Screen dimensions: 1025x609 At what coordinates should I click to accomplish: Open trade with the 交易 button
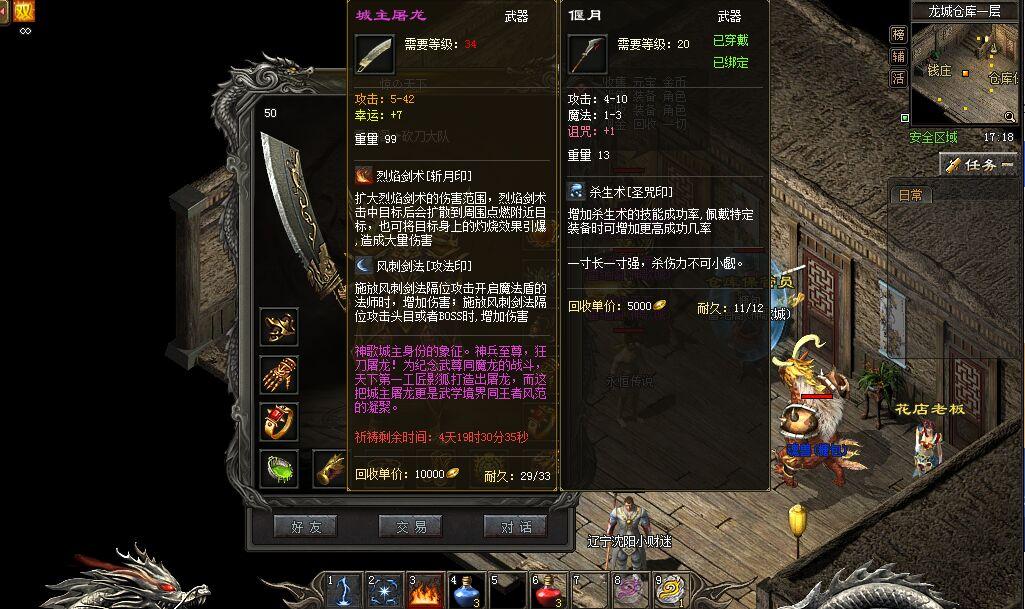[410, 526]
